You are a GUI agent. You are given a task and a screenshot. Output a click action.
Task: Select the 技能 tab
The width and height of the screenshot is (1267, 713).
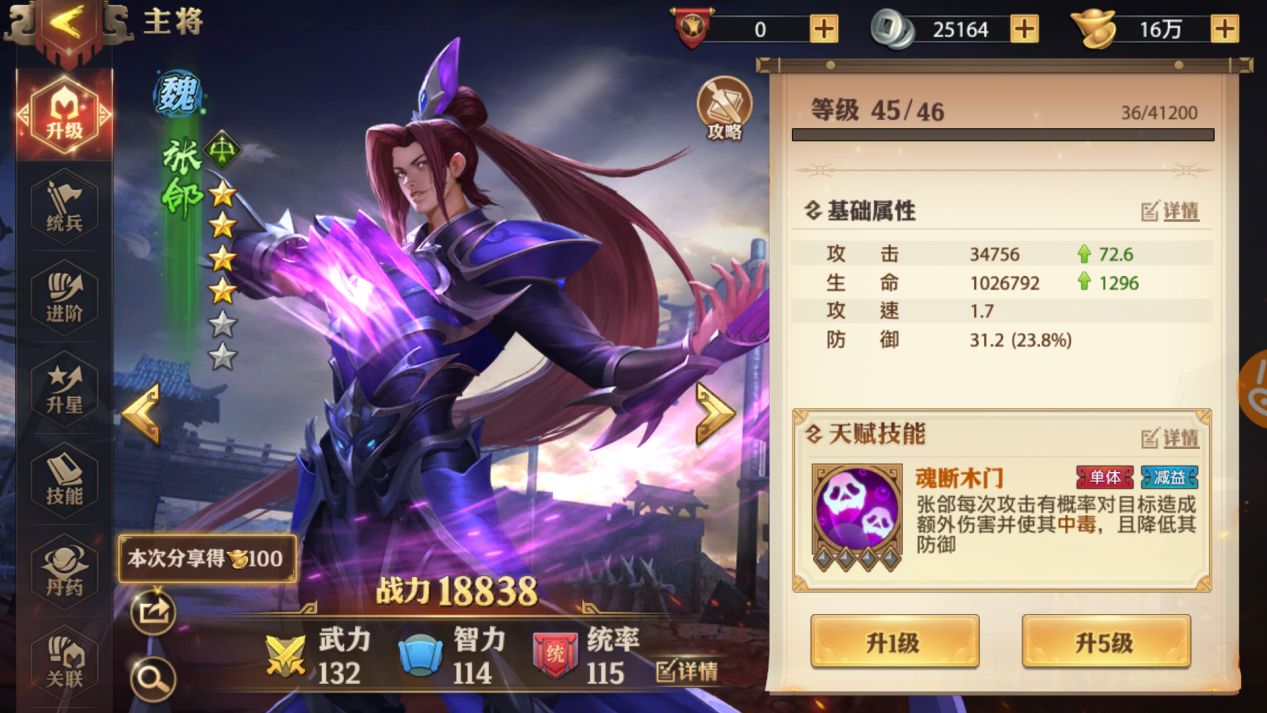65,480
